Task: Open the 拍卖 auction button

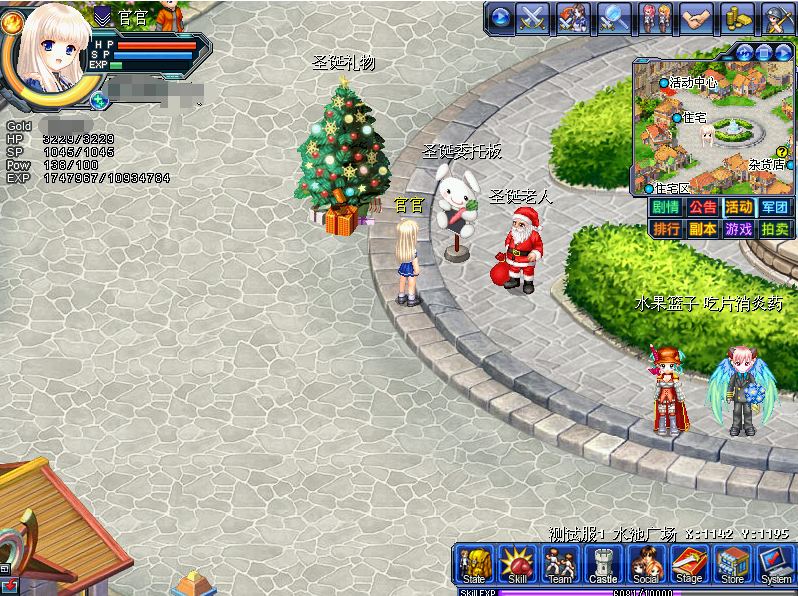Action: point(775,228)
